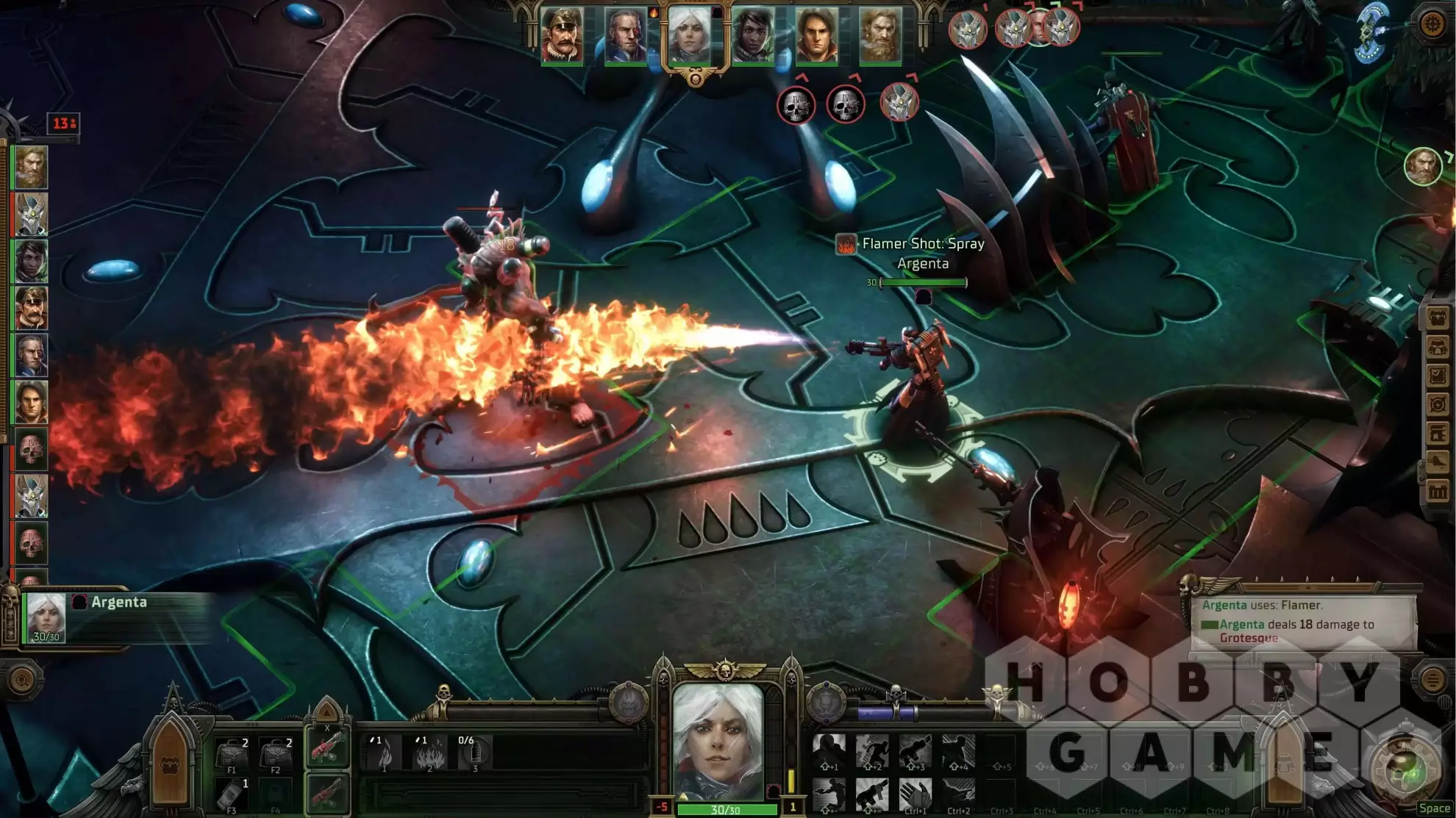Choose the dark-haired woman party portrait
The image size is (1456, 818).
click(753, 36)
